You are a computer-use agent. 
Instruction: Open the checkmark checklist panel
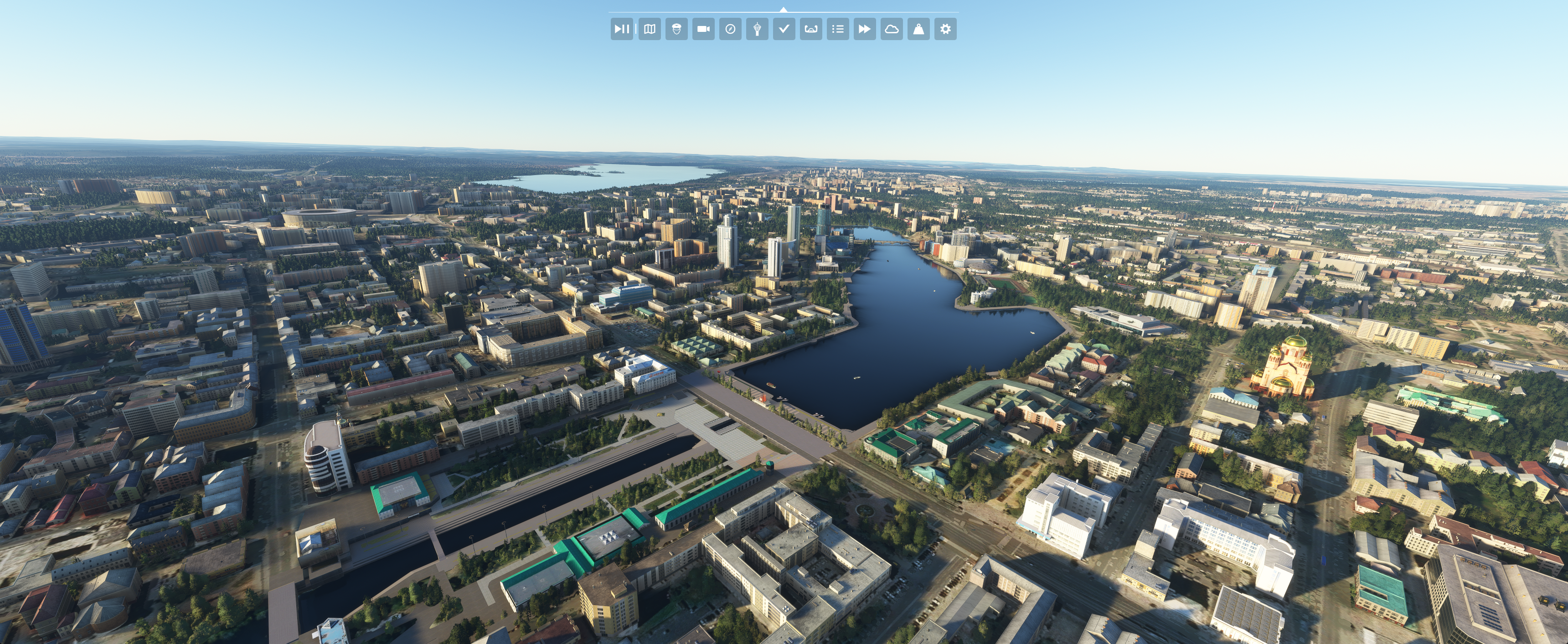coord(784,29)
